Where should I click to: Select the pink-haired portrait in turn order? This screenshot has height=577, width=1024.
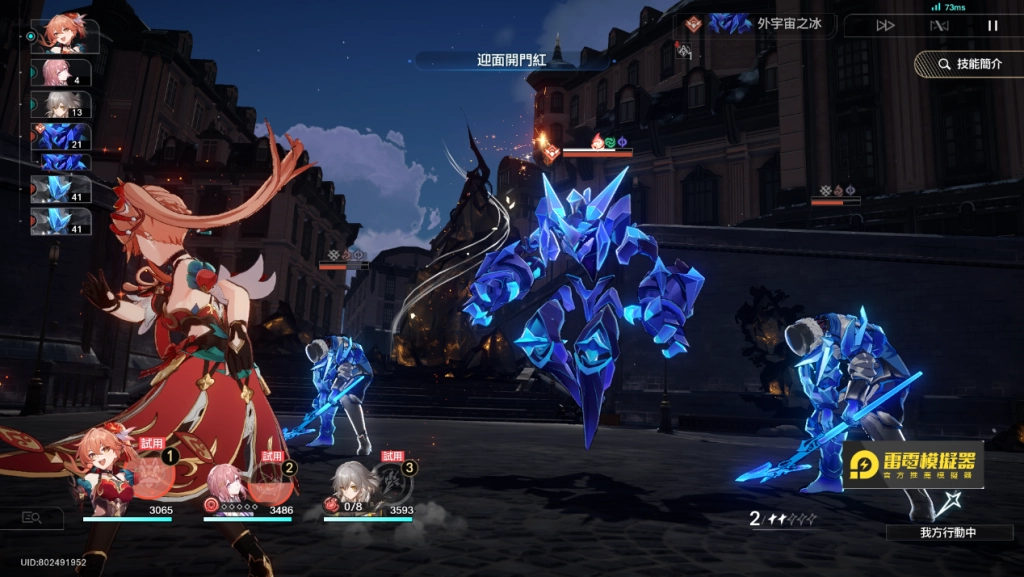click(x=64, y=73)
